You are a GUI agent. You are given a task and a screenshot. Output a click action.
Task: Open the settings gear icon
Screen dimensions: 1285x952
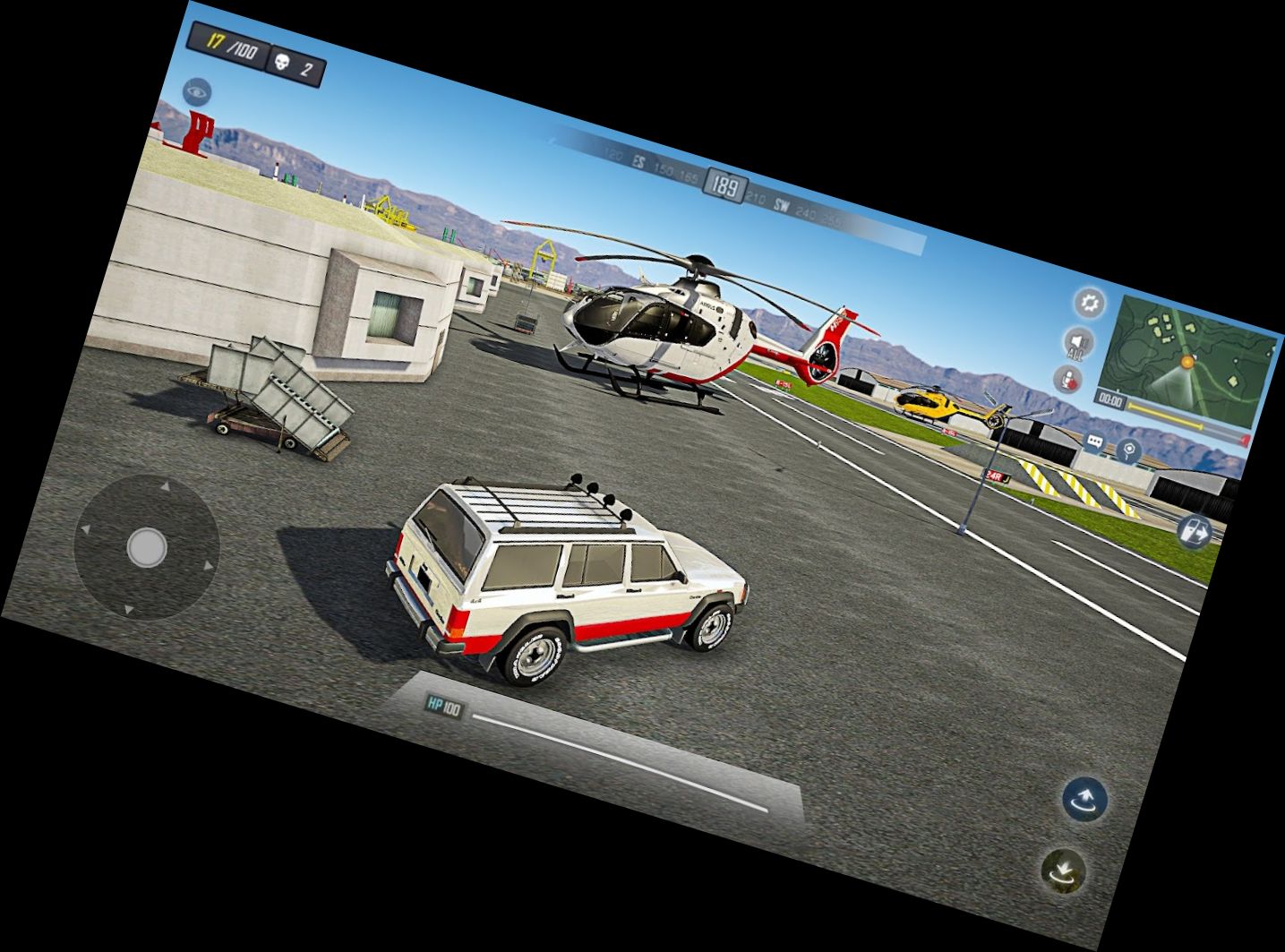click(x=1089, y=304)
